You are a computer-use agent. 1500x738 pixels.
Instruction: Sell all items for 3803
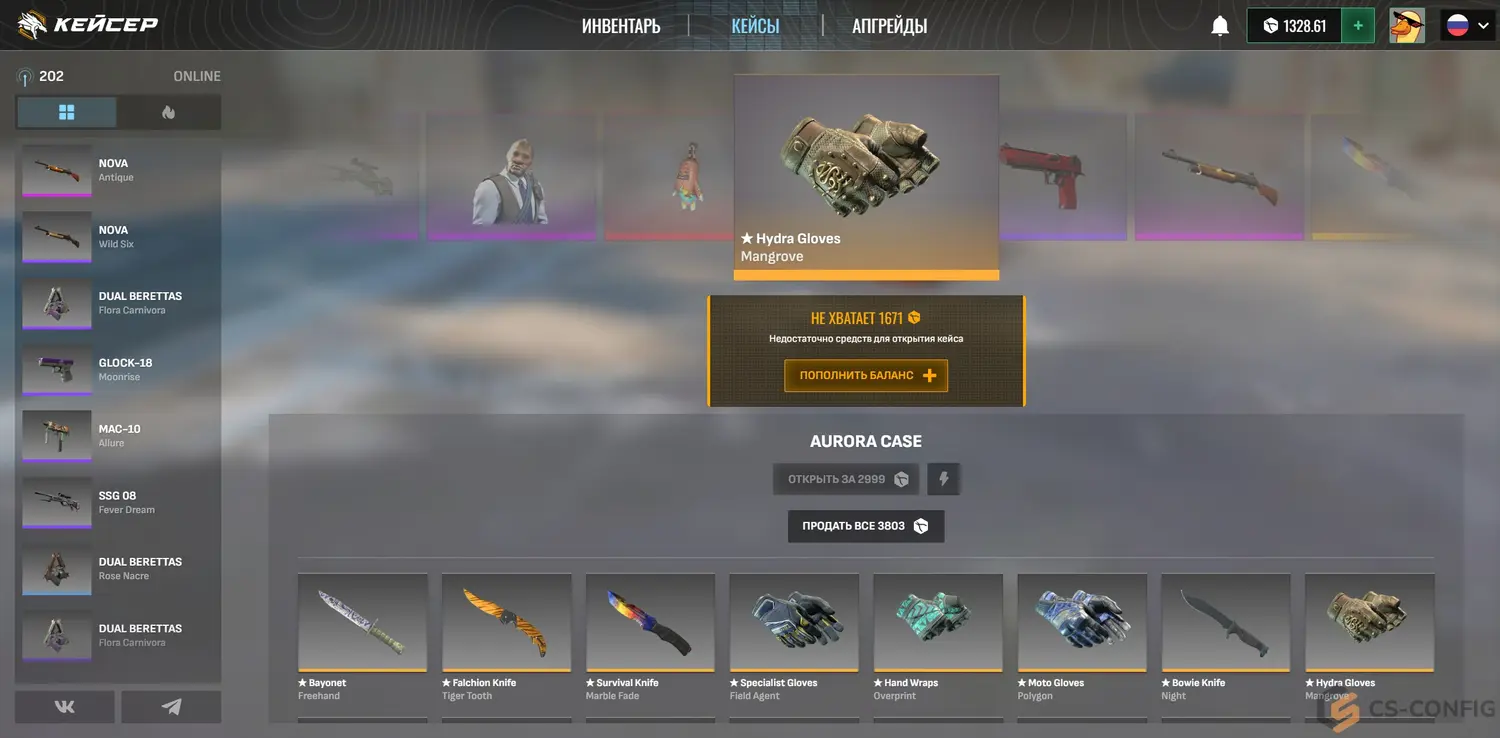(x=866, y=526)
